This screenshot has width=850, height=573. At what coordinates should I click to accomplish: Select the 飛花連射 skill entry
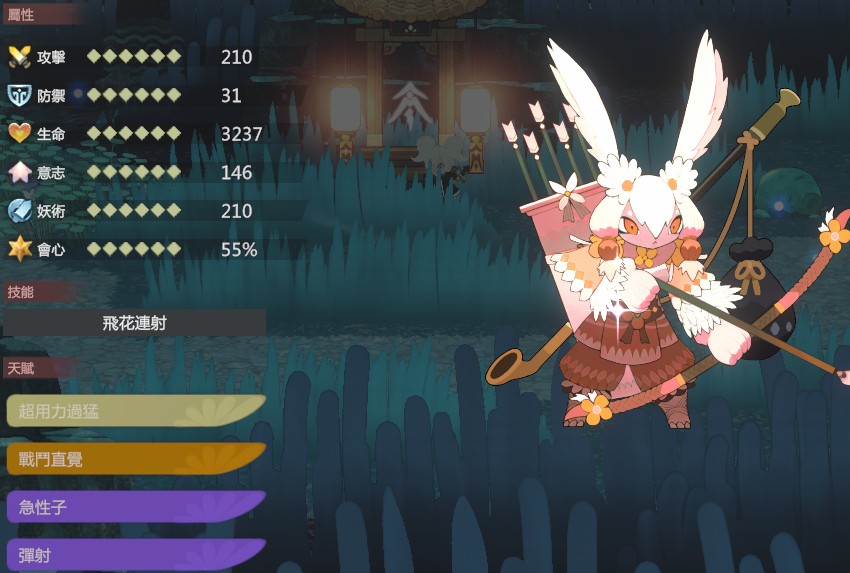click(135, 323)
